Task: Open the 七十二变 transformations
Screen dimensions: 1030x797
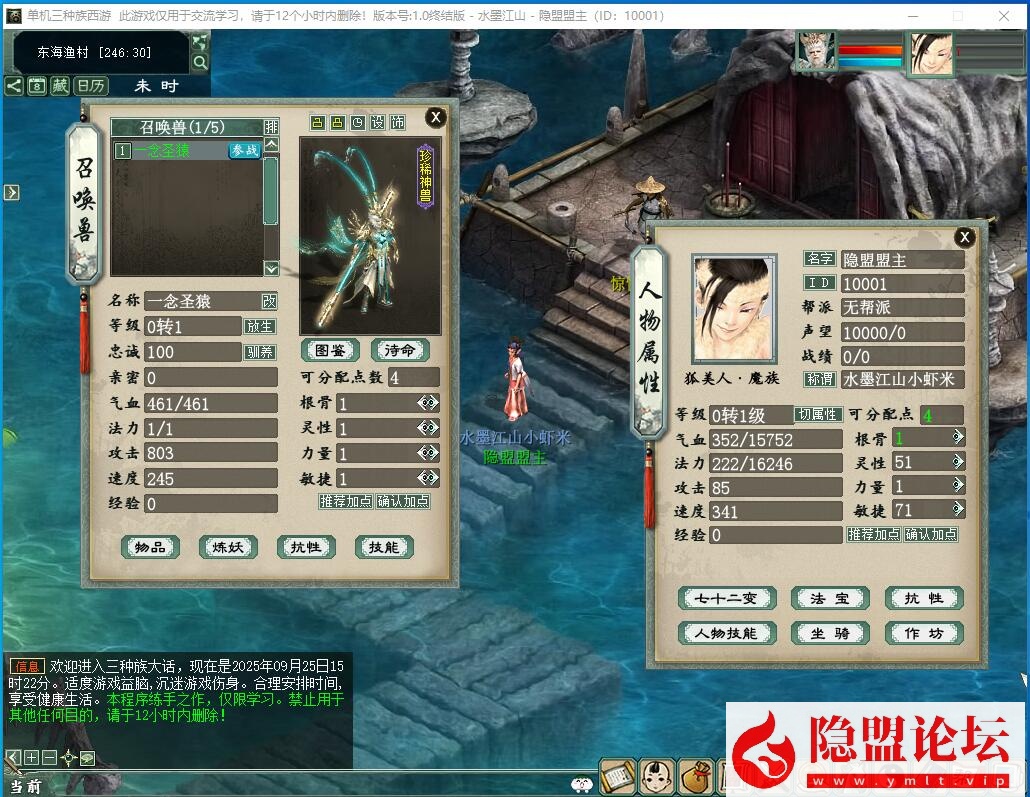Action: (727, 598)
